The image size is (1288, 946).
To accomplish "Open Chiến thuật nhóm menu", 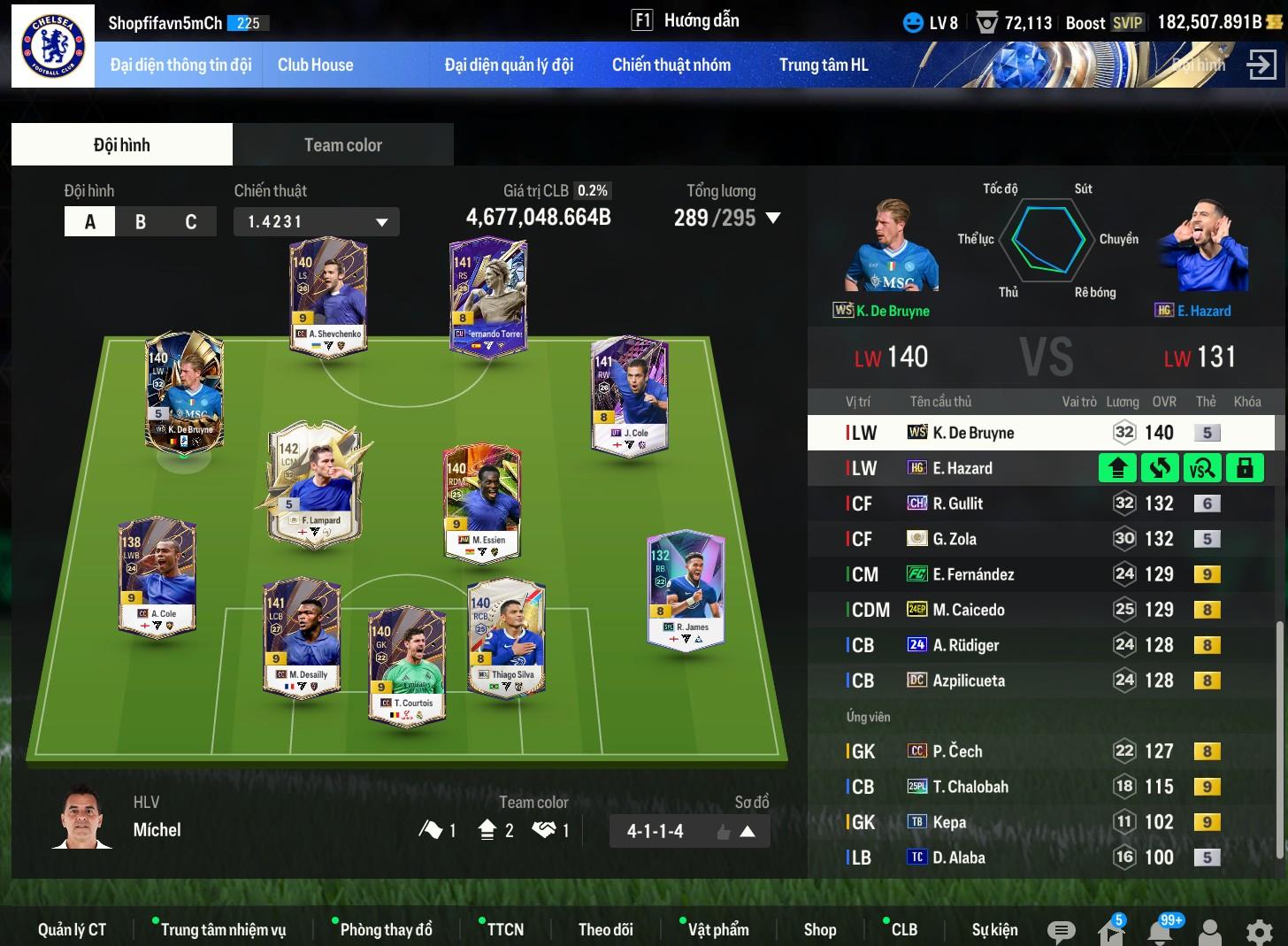I will coord(671,65).
